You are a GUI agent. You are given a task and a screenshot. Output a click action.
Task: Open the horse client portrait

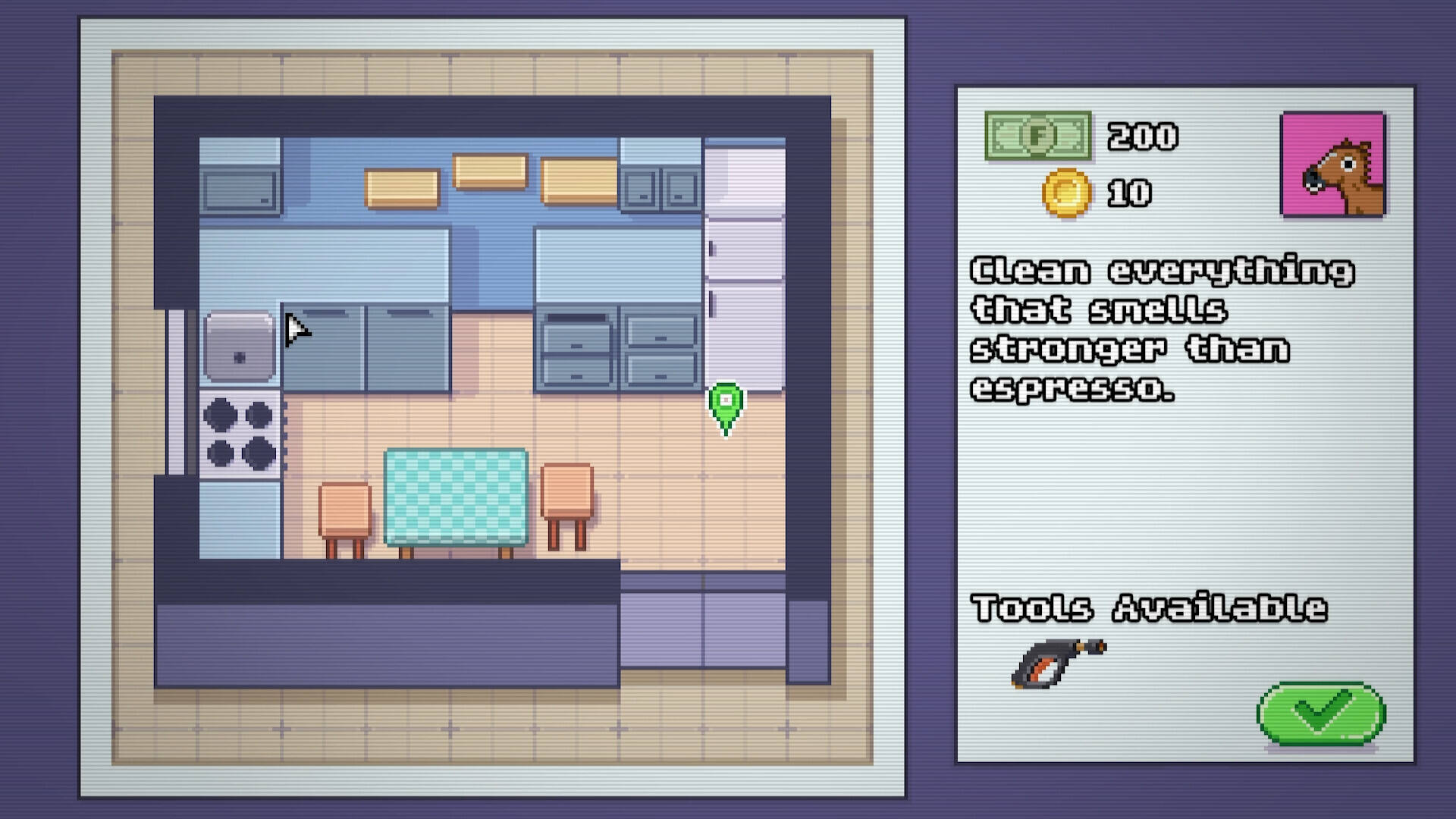click(x=1332, y=165)
